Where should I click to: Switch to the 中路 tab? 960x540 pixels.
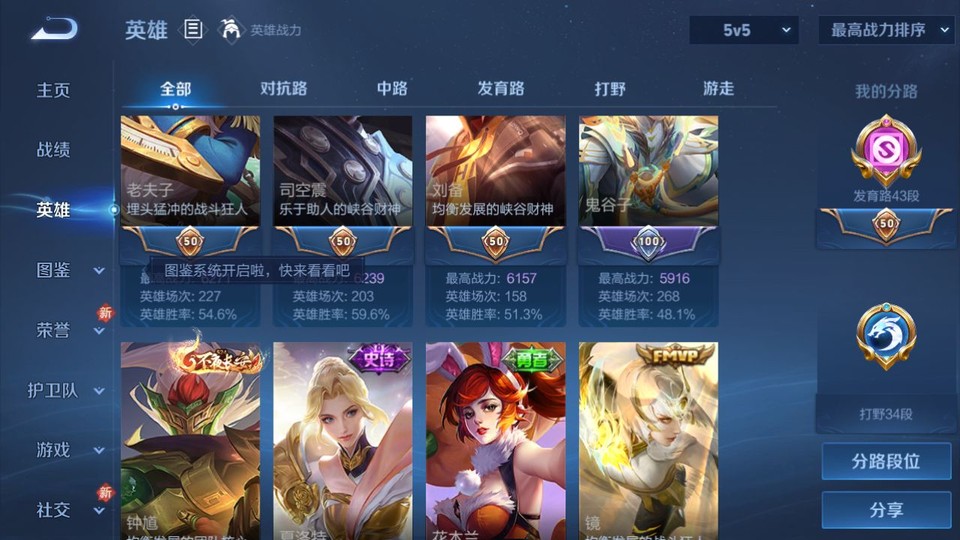(x=392, y=89)
